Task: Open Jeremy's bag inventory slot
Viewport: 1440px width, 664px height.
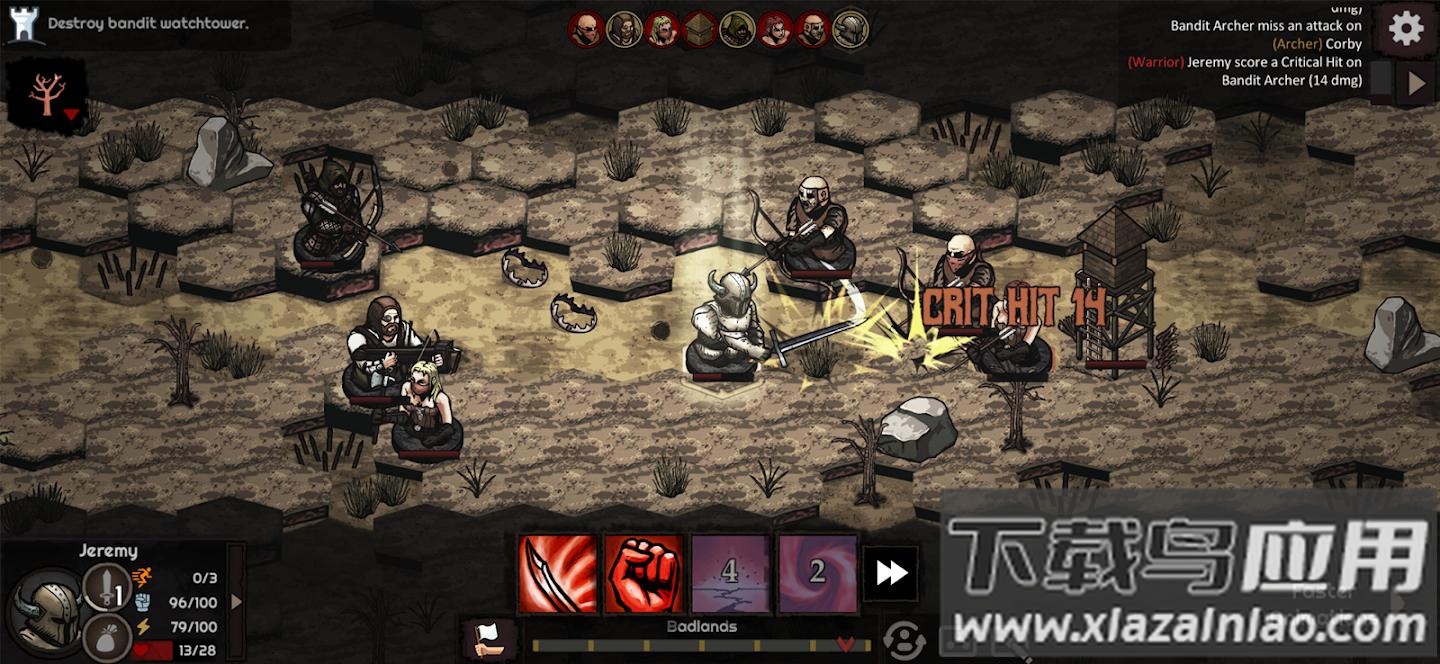Action: point(106,636)
